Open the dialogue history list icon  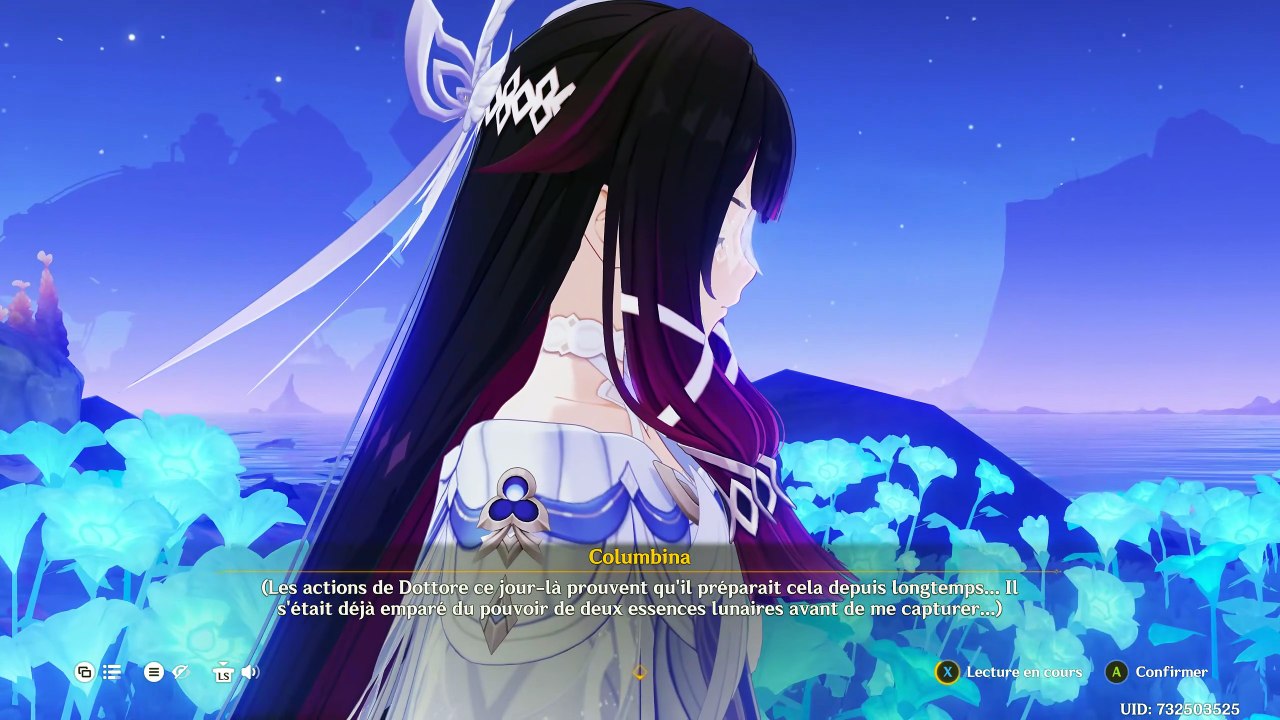112,672
